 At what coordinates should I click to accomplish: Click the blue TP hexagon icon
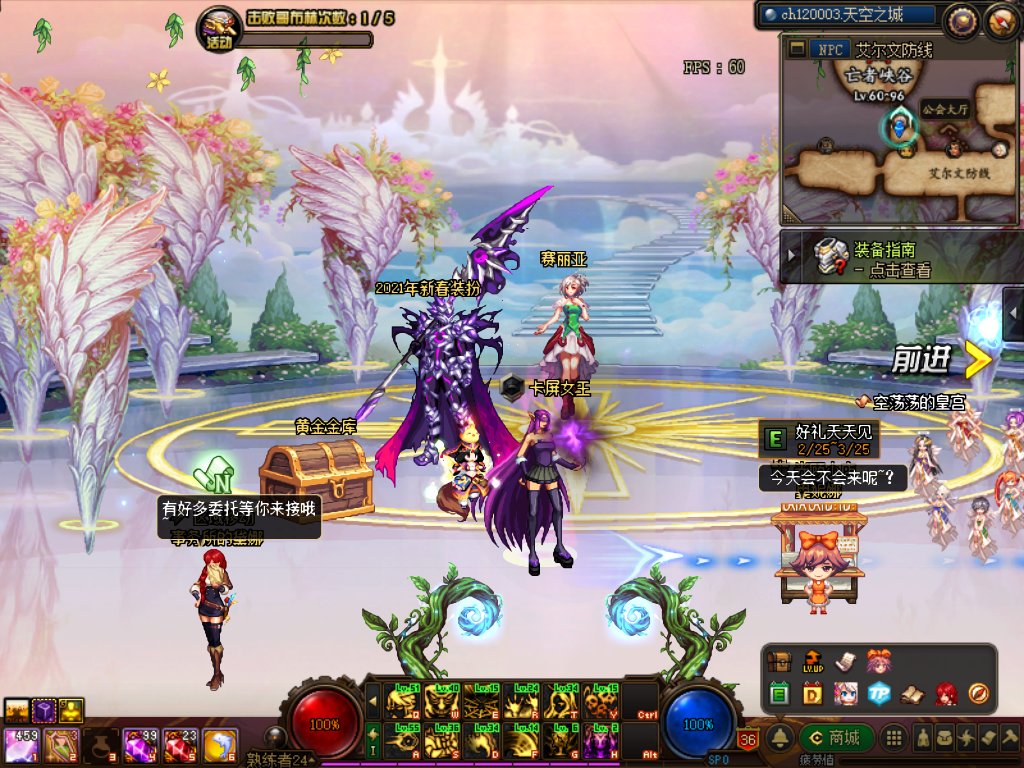pyautogui.click(x=879, y=693)
